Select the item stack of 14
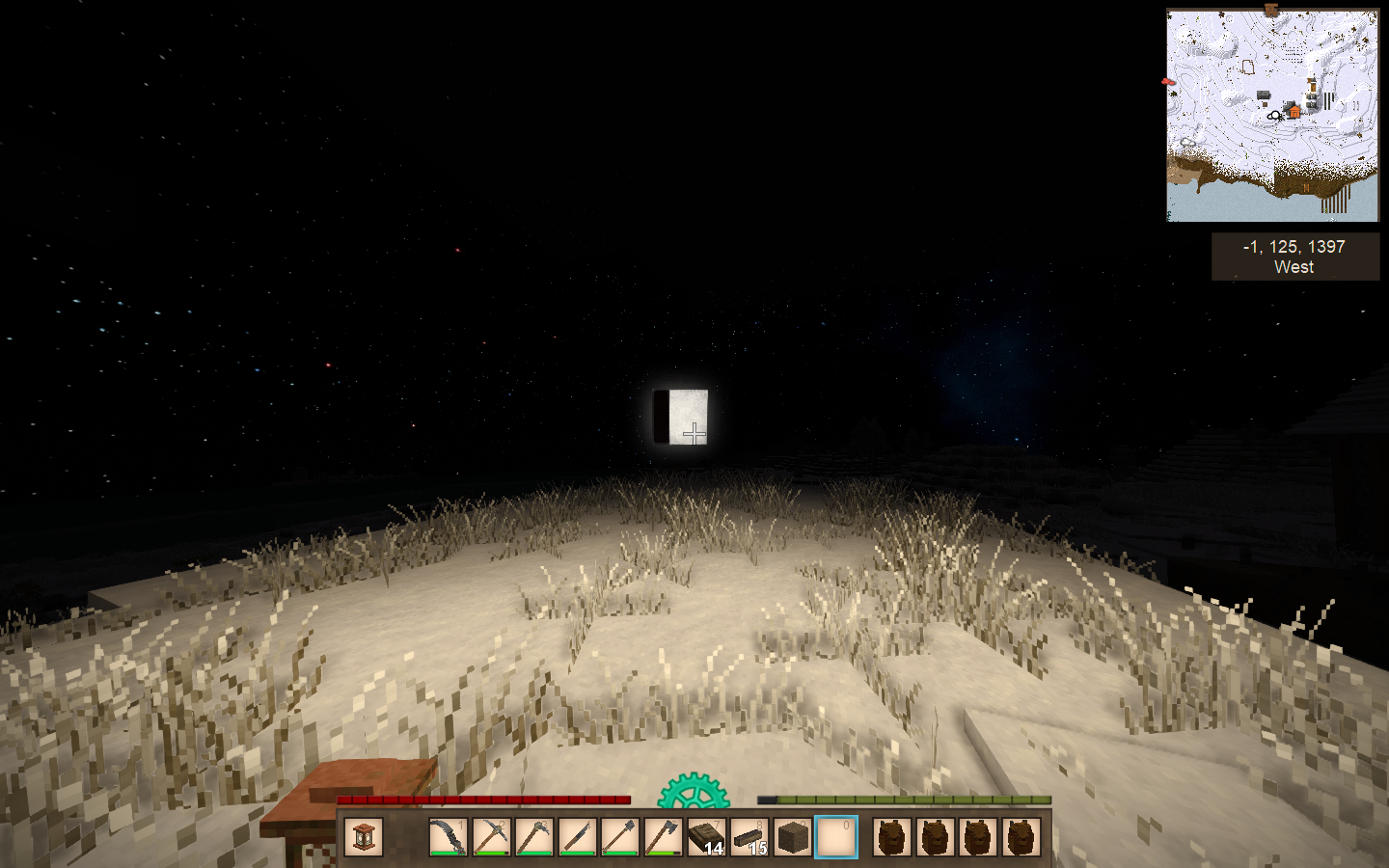The image size is (1389, 868). point(705,837)
